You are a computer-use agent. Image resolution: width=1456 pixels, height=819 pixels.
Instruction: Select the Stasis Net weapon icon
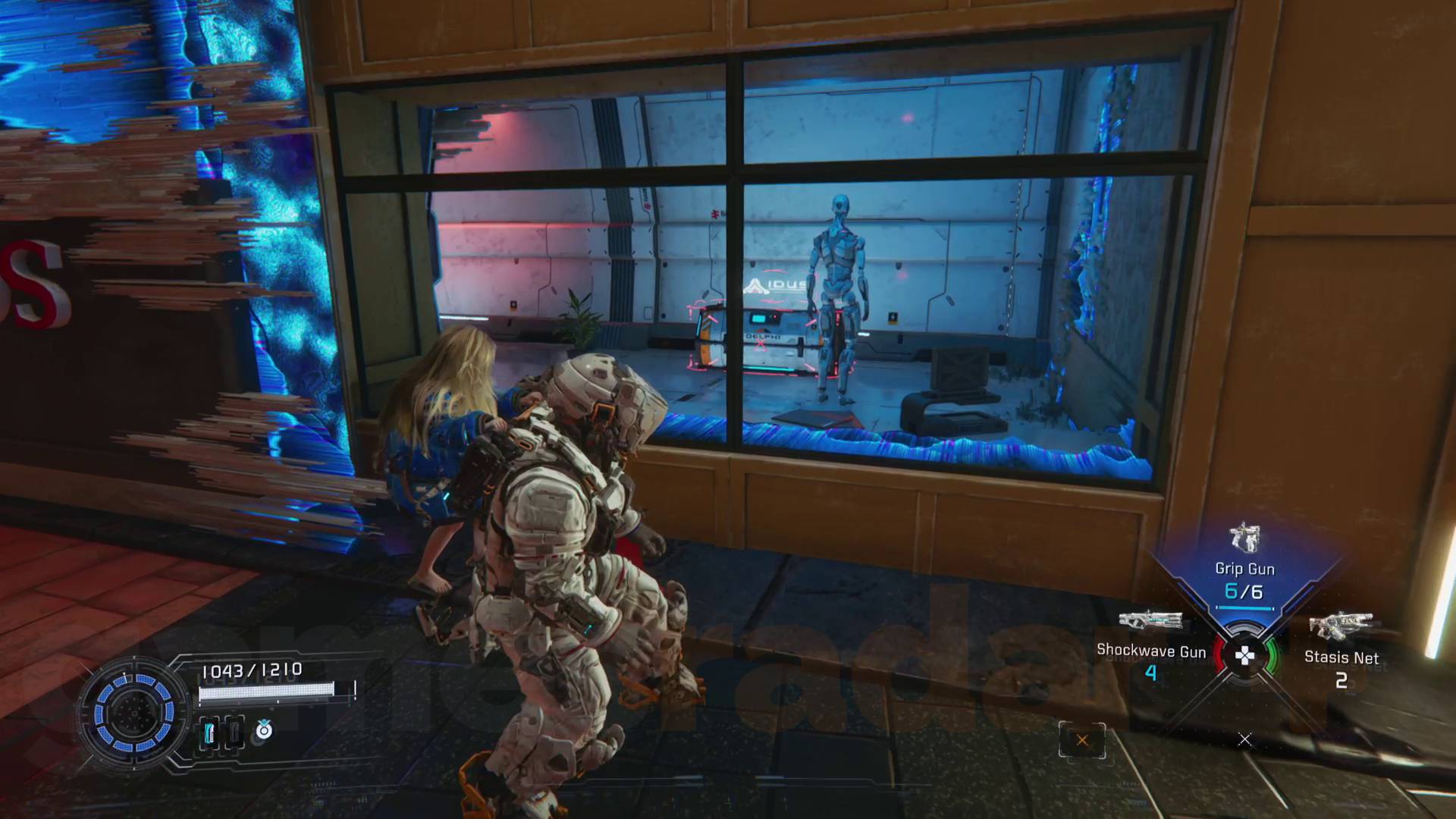1343,625
